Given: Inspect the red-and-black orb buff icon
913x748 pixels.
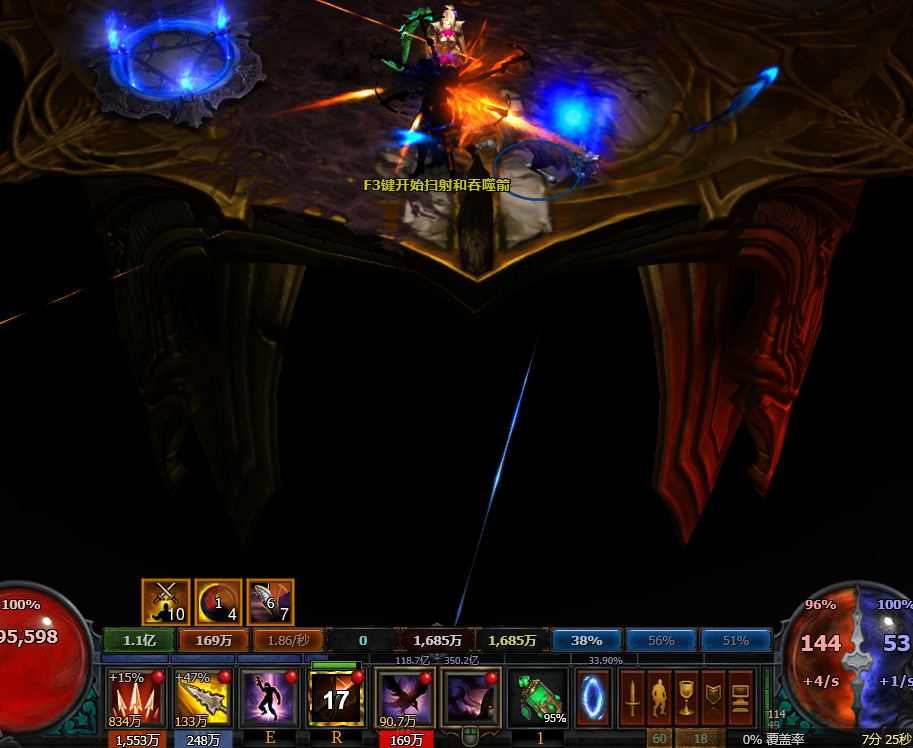Looking at the screenshot, I should (218, 602).
